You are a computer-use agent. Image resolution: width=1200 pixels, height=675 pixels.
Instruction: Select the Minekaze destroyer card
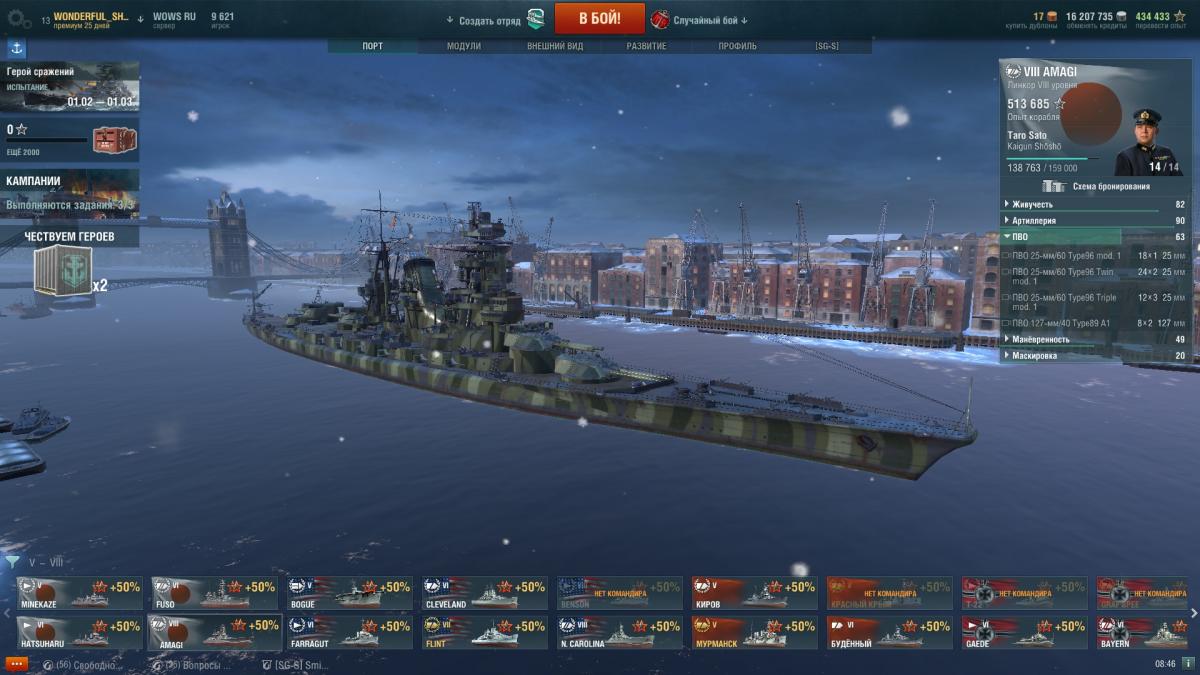click(x=78, y=593)
